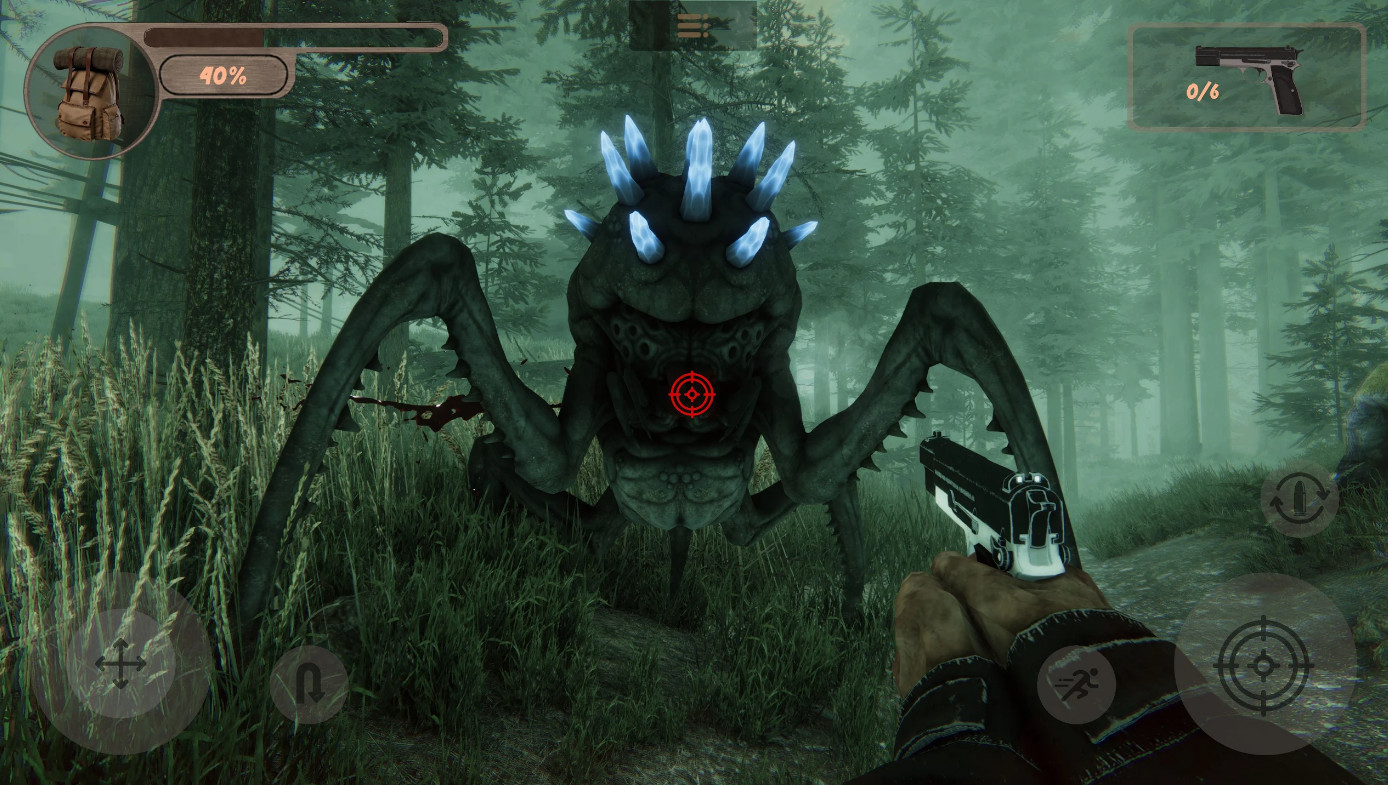The height and width of the screenshot is (785, 1388).
Task: Open the backpack inventory
Action: point(90,92)
